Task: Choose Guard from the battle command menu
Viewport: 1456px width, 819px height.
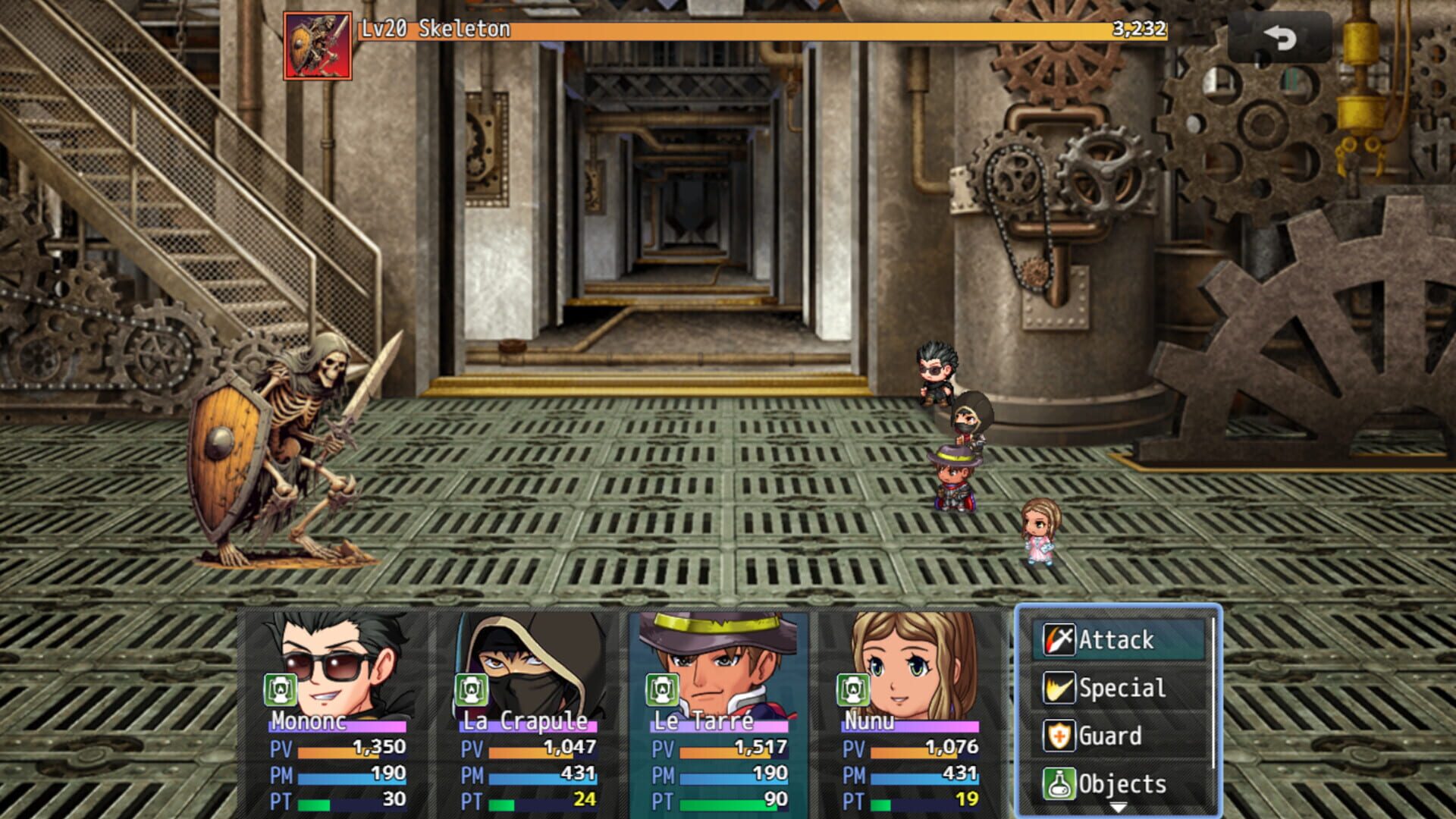Action: [x=1109, y=736]
